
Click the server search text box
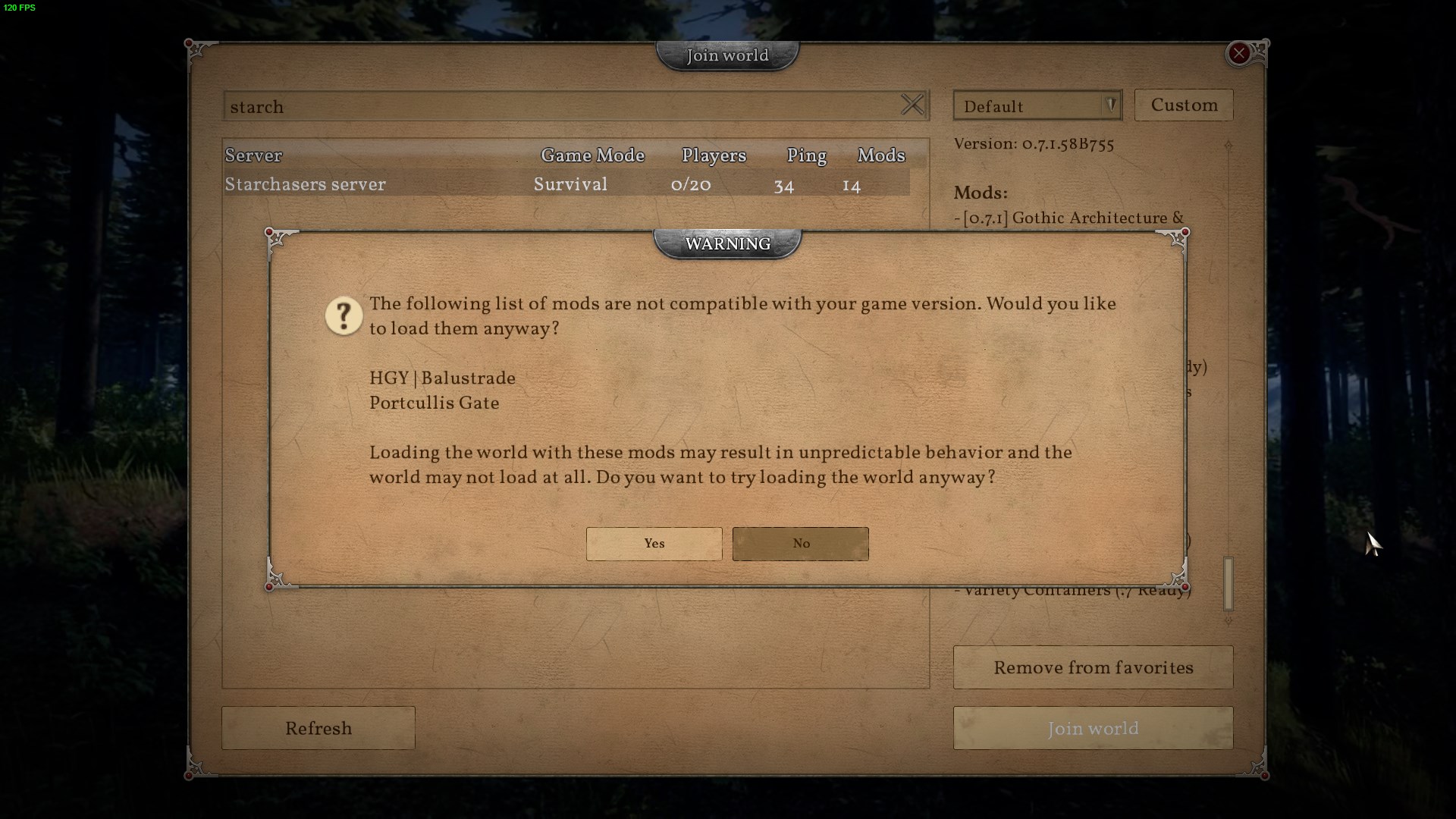coord(561,106)
